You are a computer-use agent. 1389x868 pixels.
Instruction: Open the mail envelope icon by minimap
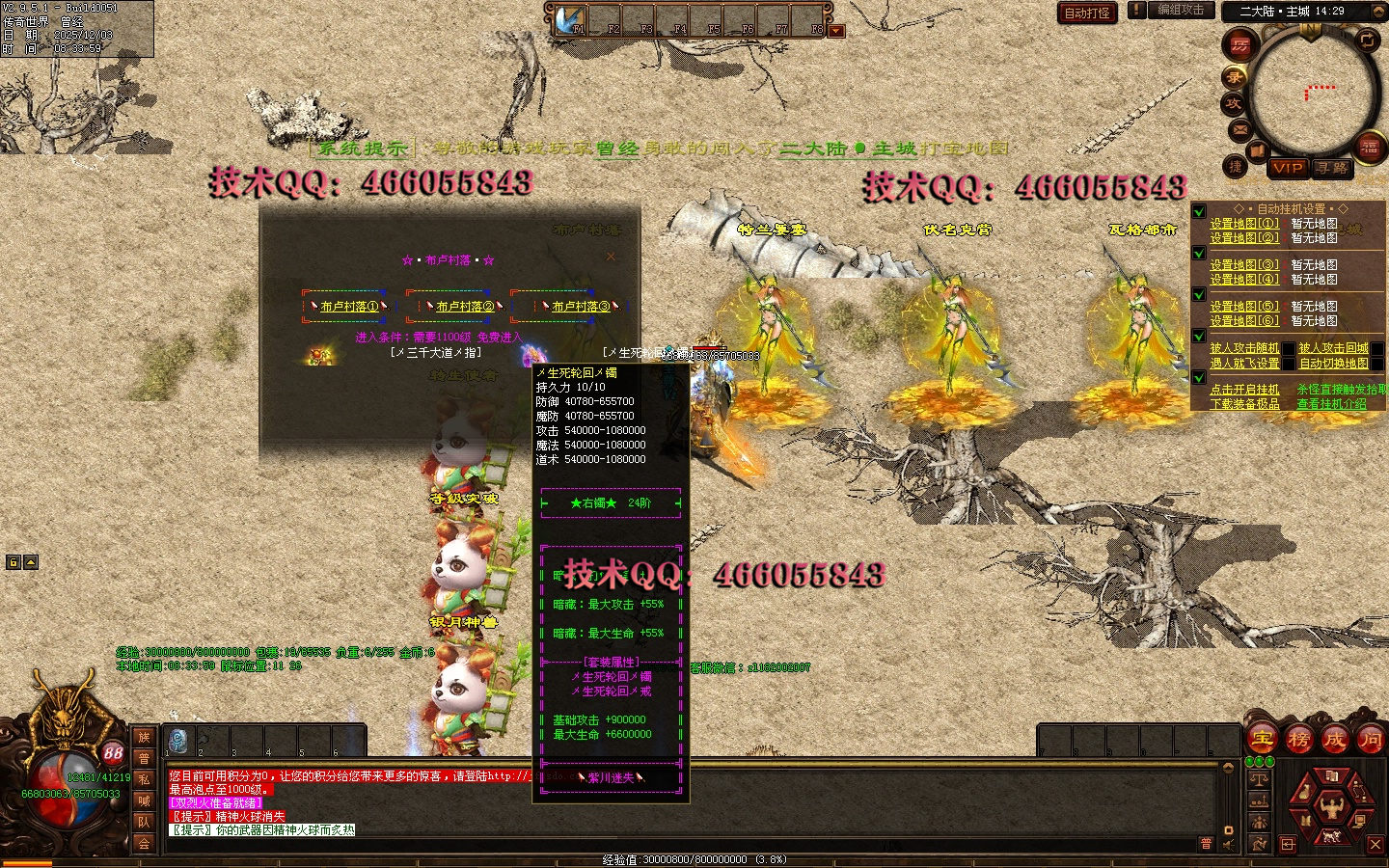[x=1239, y=129]
